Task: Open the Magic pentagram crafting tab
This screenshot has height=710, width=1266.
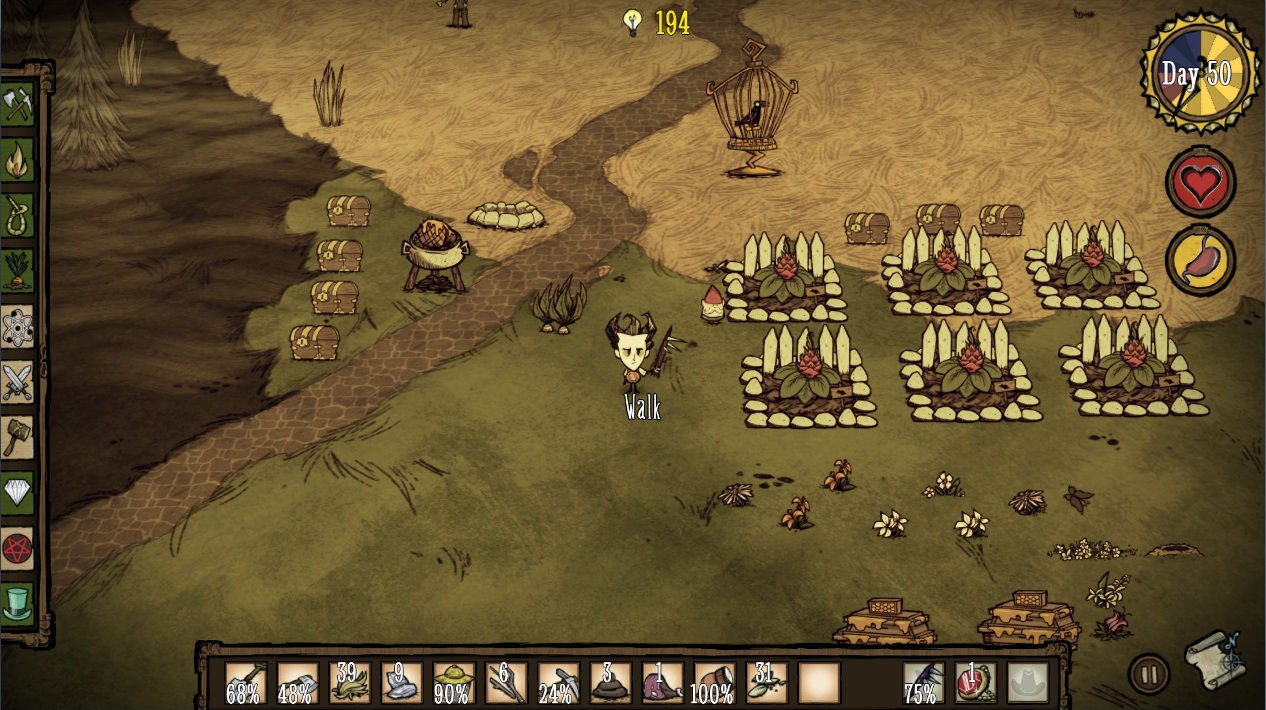Action: coord(18,548)
